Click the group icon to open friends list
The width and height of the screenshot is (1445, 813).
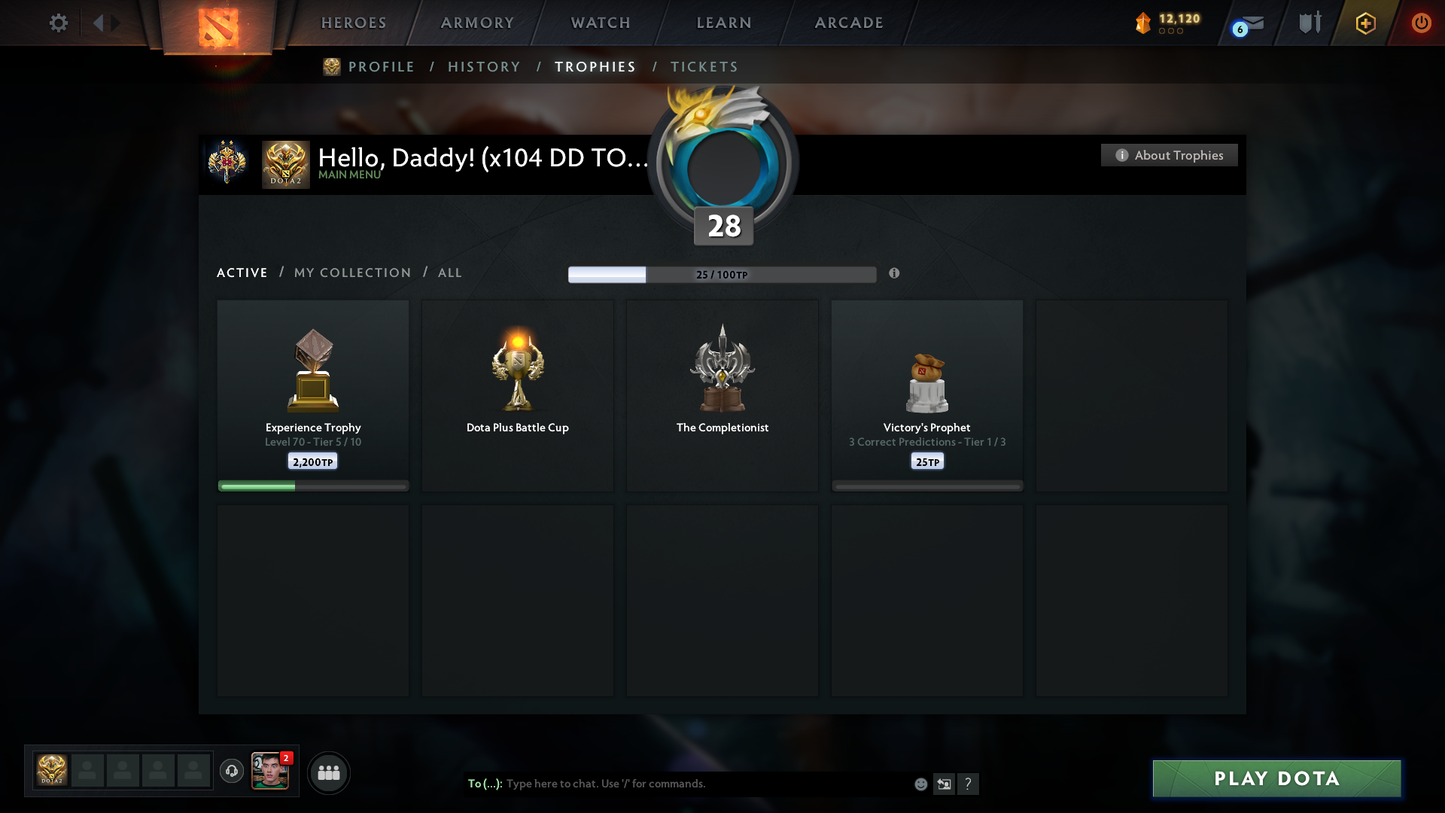328,772
